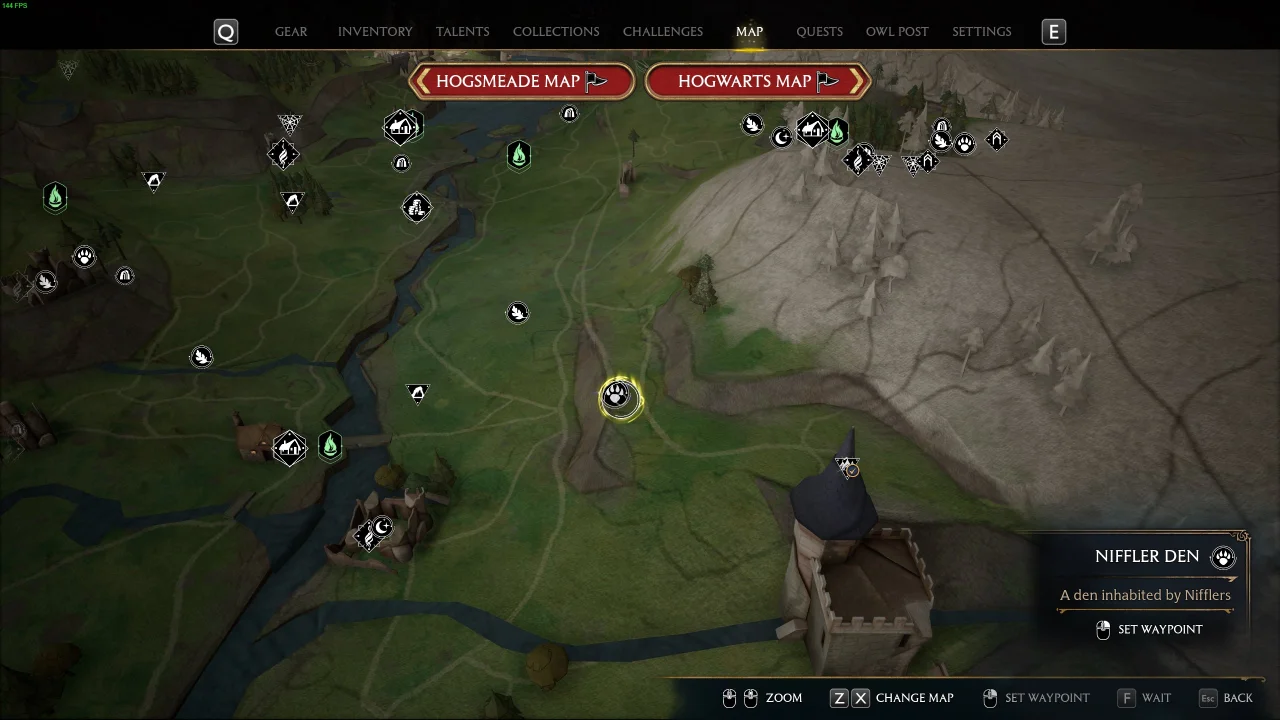
Task: Select the highlighted Niffler Den marker
Action: point(618,398)
